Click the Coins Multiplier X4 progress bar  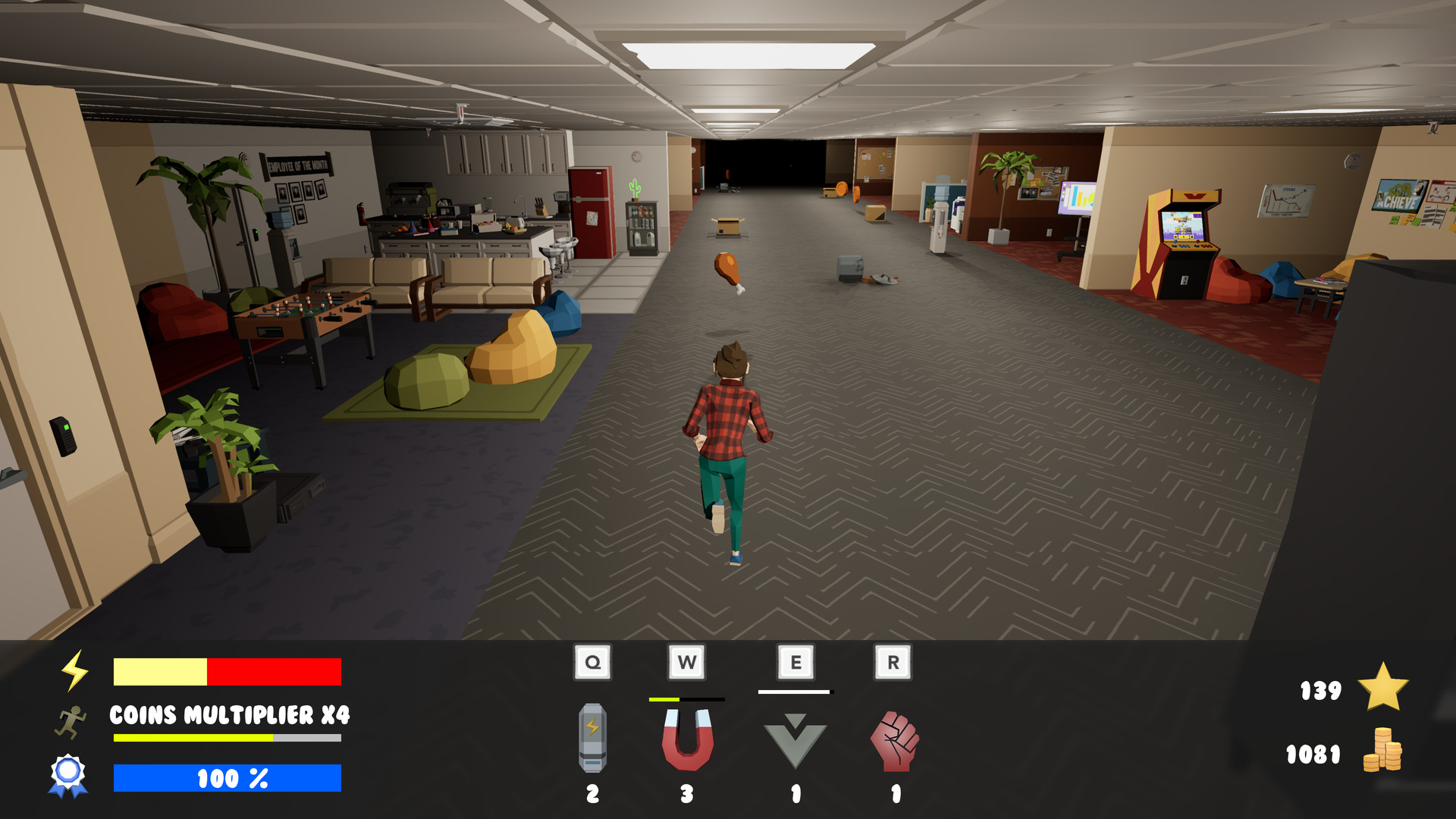point(227,736)
